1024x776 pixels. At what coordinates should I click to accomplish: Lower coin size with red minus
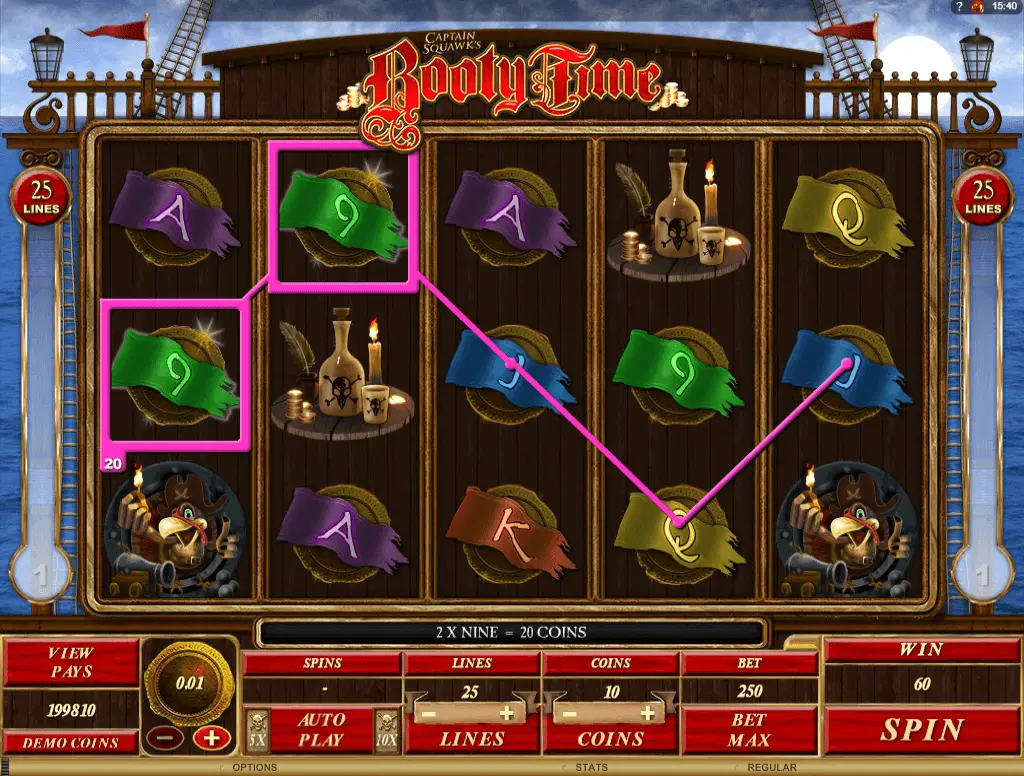159,738
